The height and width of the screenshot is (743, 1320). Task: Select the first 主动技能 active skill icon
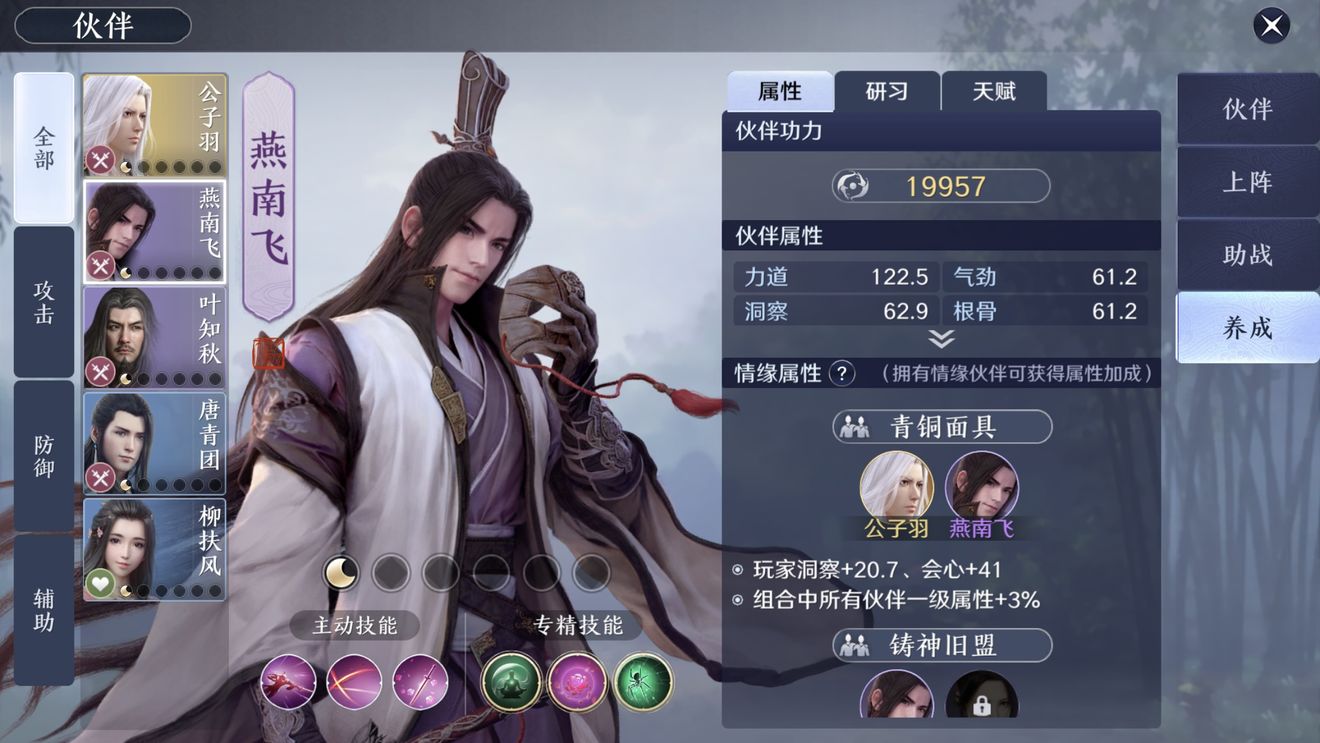288,682
